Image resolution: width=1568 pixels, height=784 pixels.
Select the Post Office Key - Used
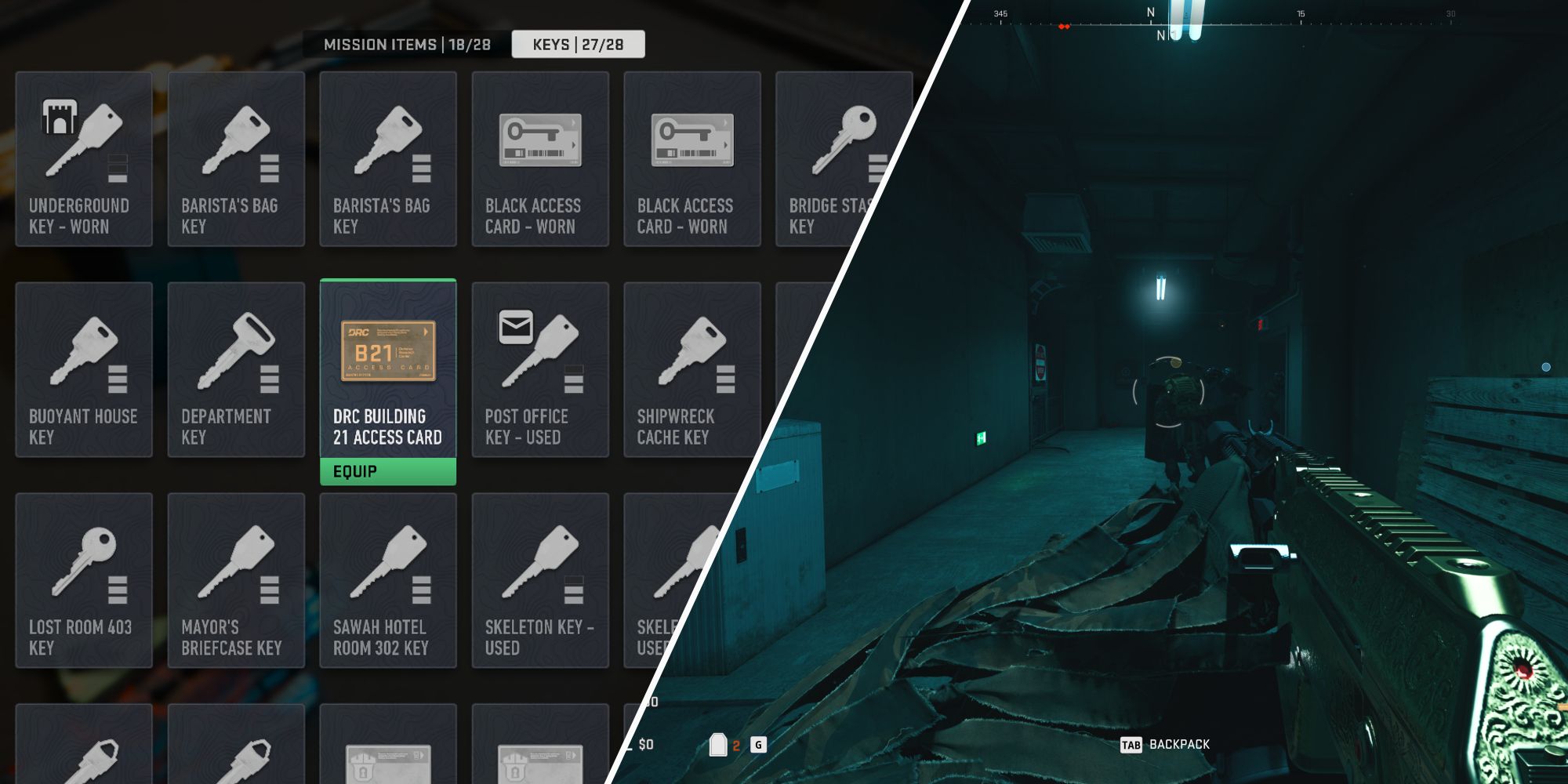pyautogui.click(x=539, y=368)
